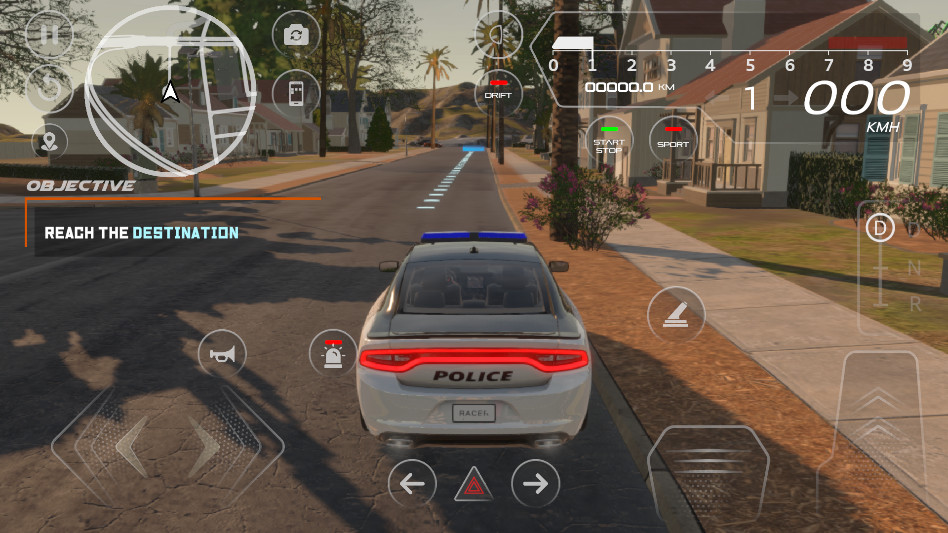Turn on the police siren light
The width and height of the screenshot is (948, 533).
click(333, 353)
